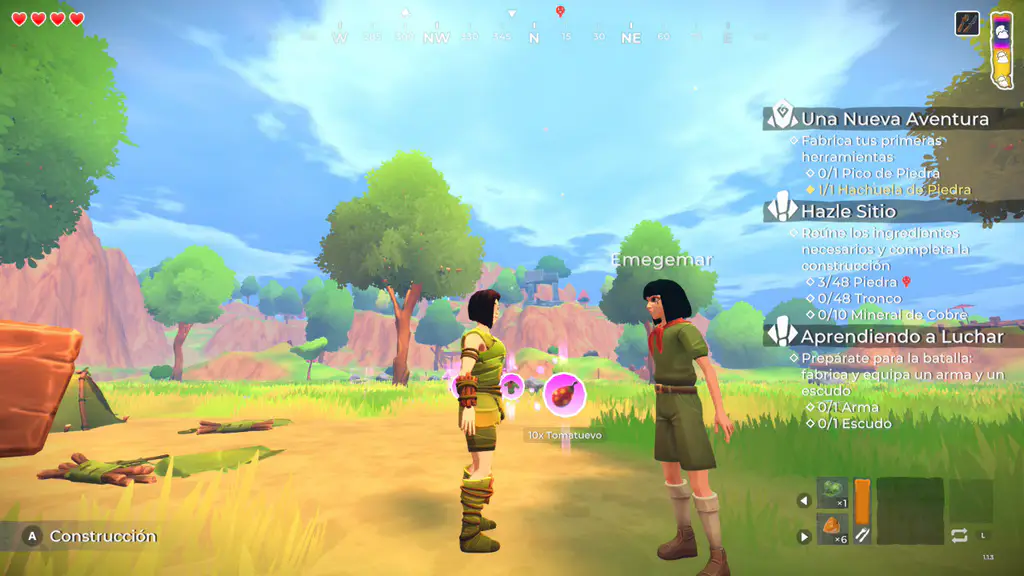Click the Construcción label
This screenshot has height=576, width=1024.
coord(103,537)
